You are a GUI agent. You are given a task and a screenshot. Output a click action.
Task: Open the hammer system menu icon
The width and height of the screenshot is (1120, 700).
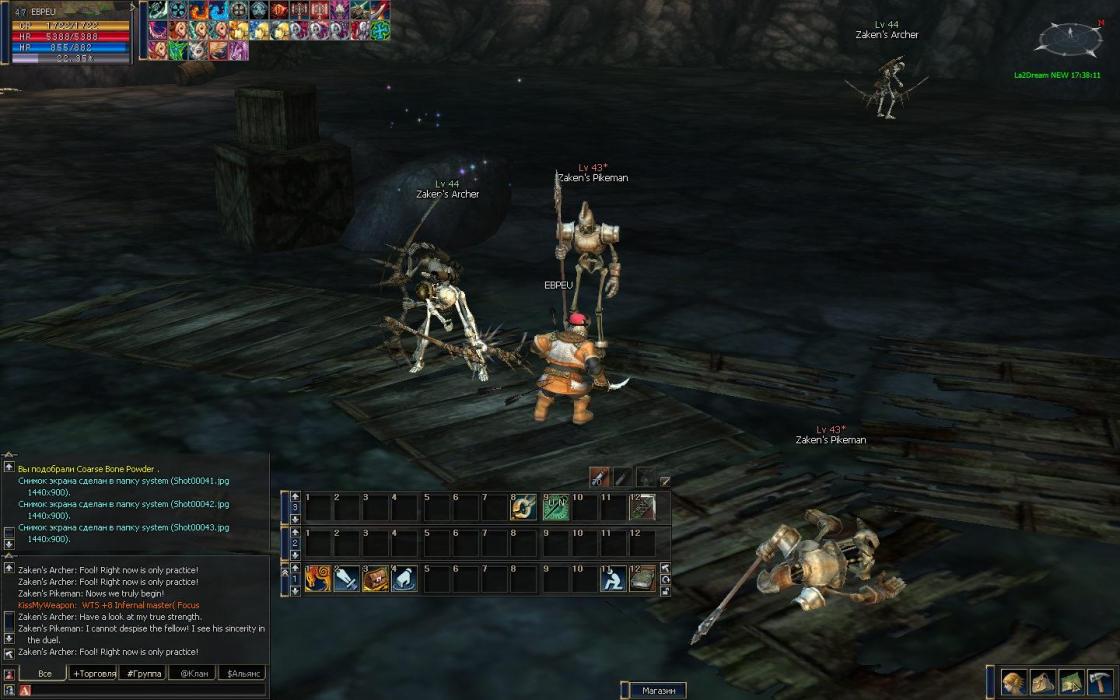1101,682
